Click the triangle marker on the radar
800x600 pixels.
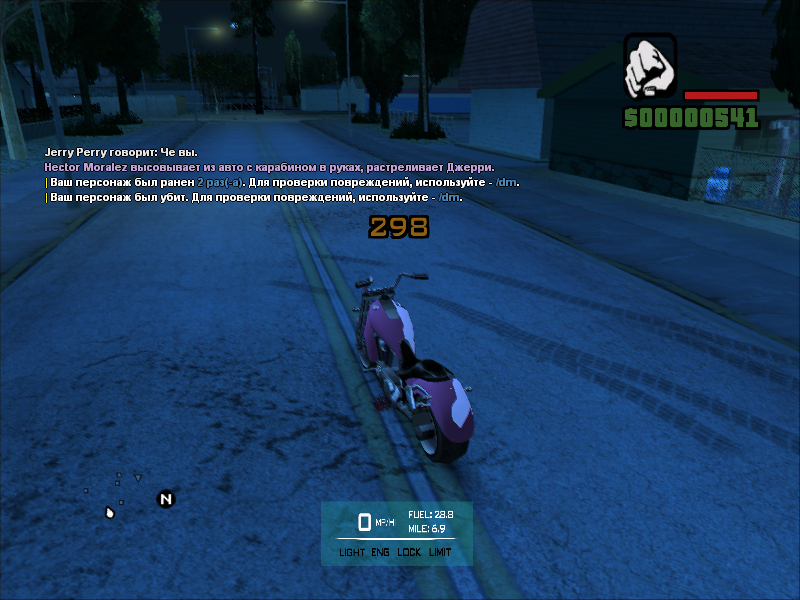138,478
